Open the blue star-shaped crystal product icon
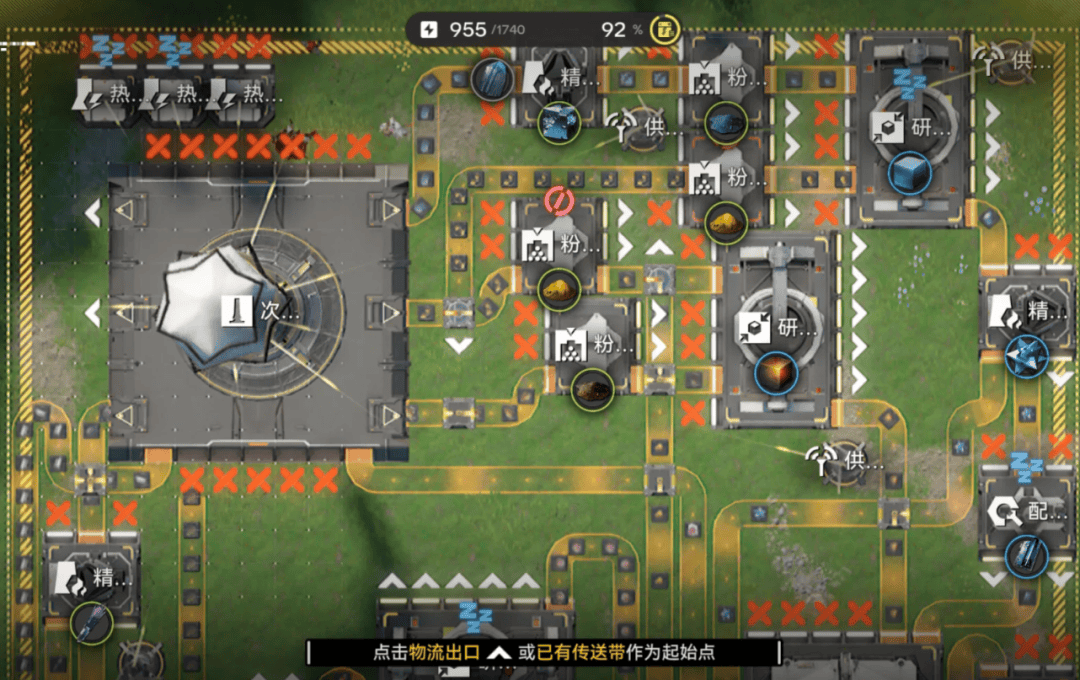 point(1026,354)
